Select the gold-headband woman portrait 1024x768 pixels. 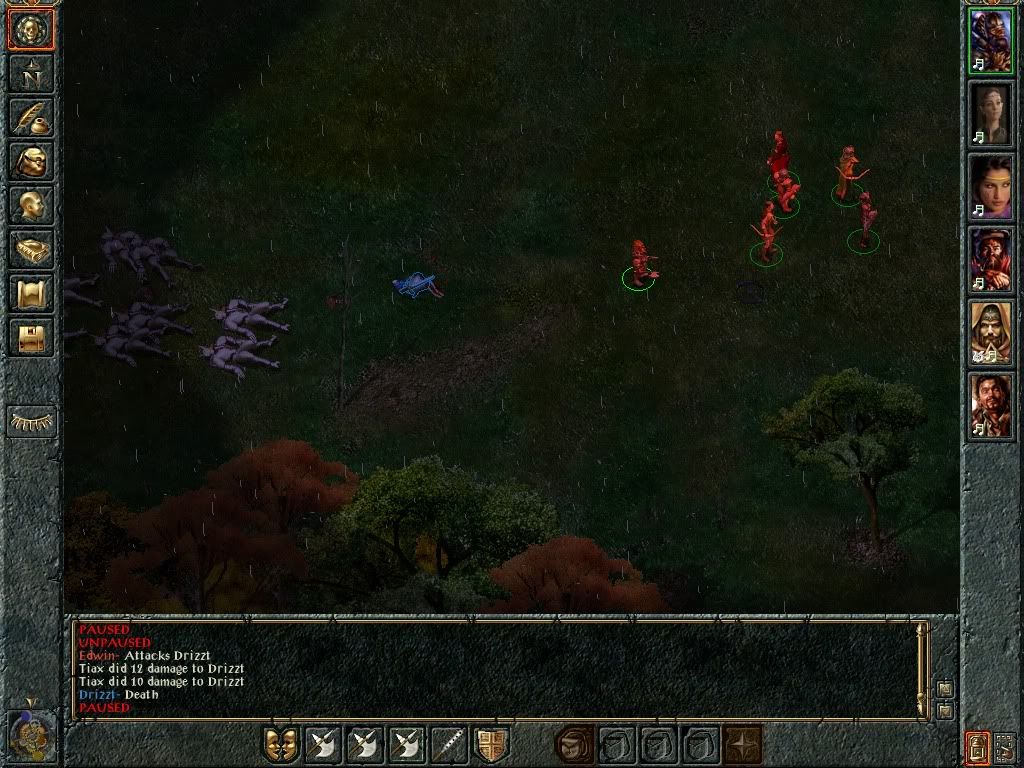[991, 187]
